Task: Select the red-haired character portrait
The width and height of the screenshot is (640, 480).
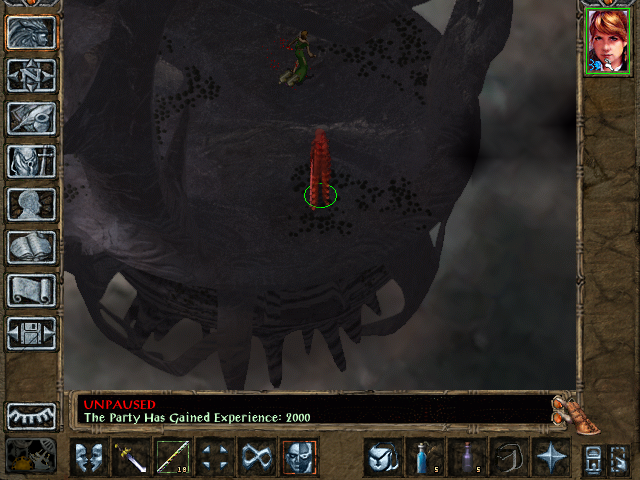Action: [x=609, y=42]
